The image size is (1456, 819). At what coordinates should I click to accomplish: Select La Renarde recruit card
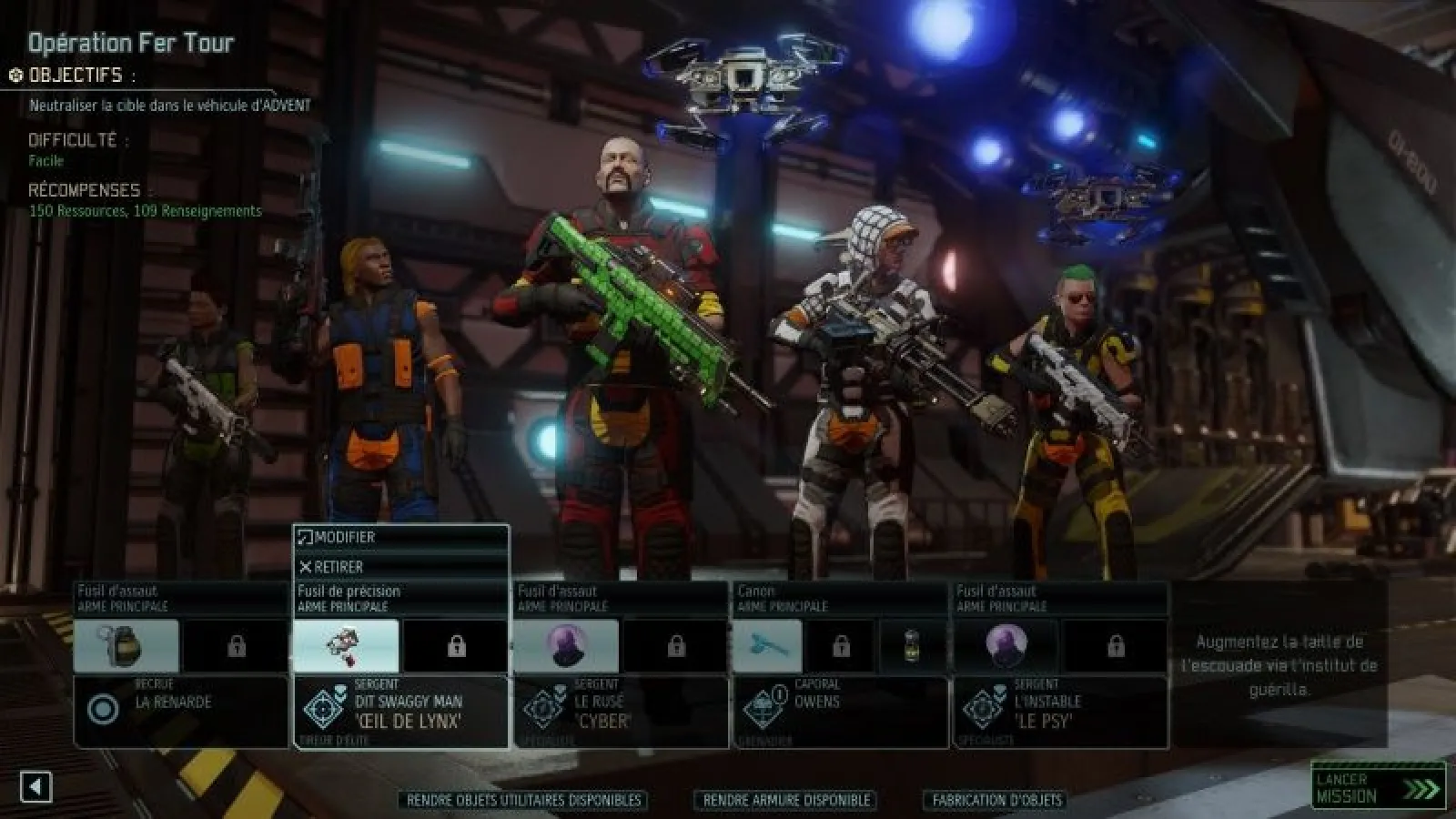(x=180, y=711)
